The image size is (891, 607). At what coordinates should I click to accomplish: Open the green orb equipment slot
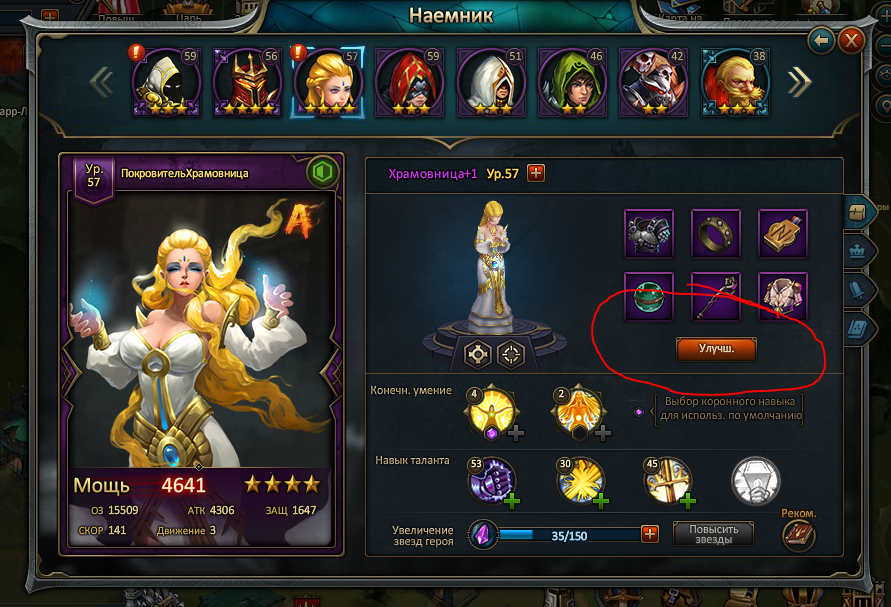point(650,296)
